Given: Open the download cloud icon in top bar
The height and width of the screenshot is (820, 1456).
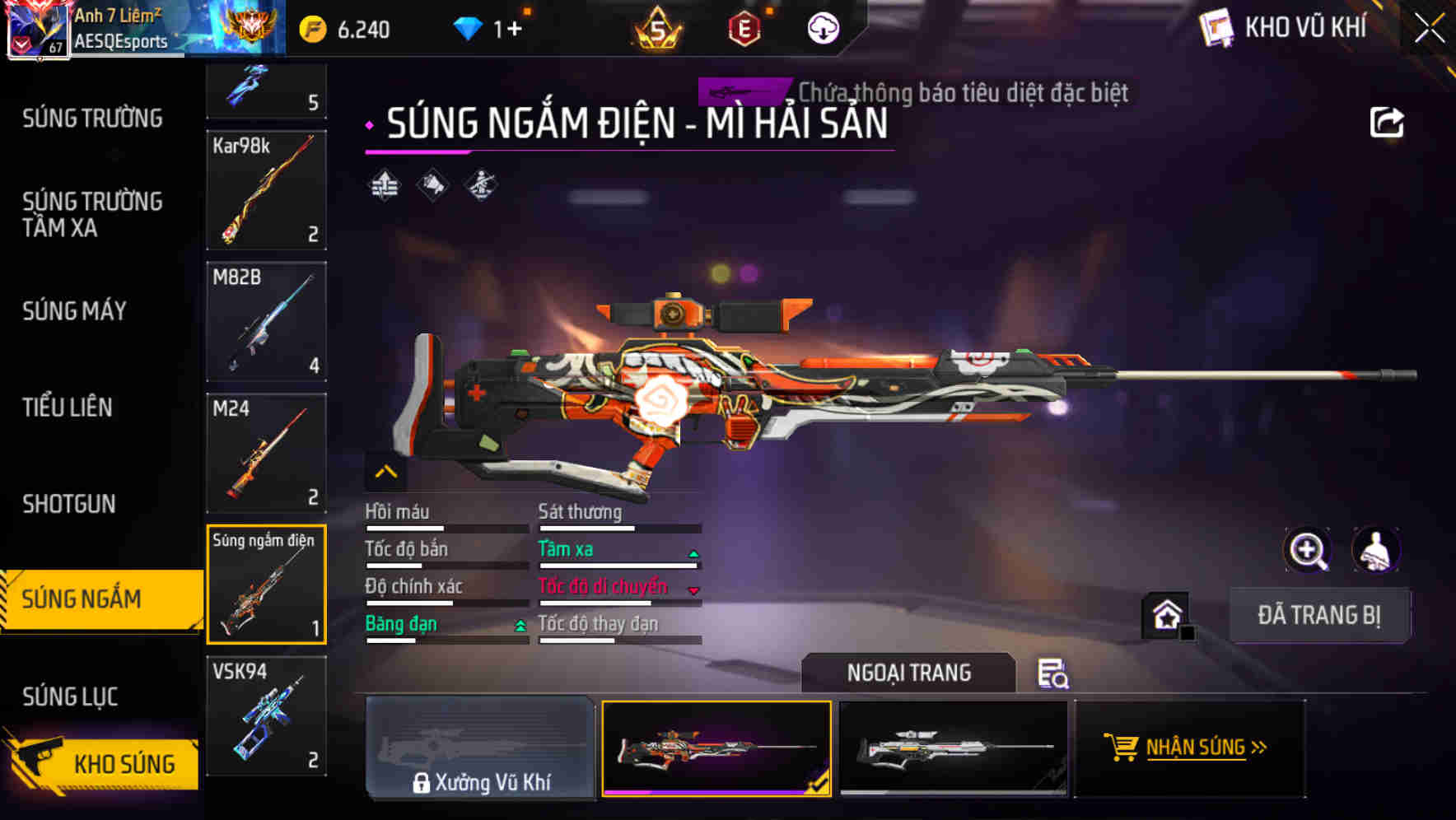Looking at the screenshot, I should click(x=823, y=26).
